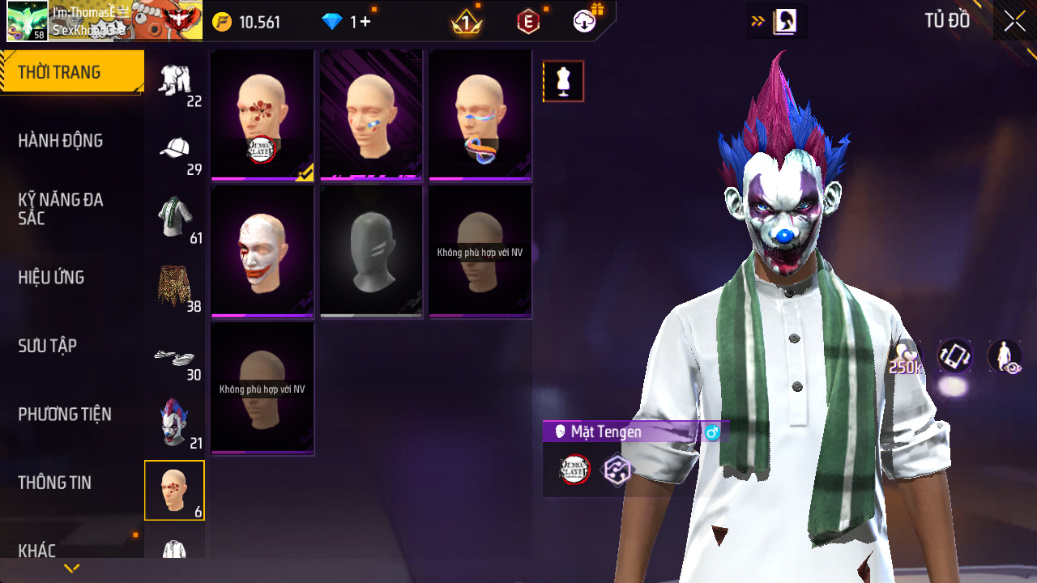Add diamonds via the diamond counter
1037x583 pixels.
[x=347, y=22]
